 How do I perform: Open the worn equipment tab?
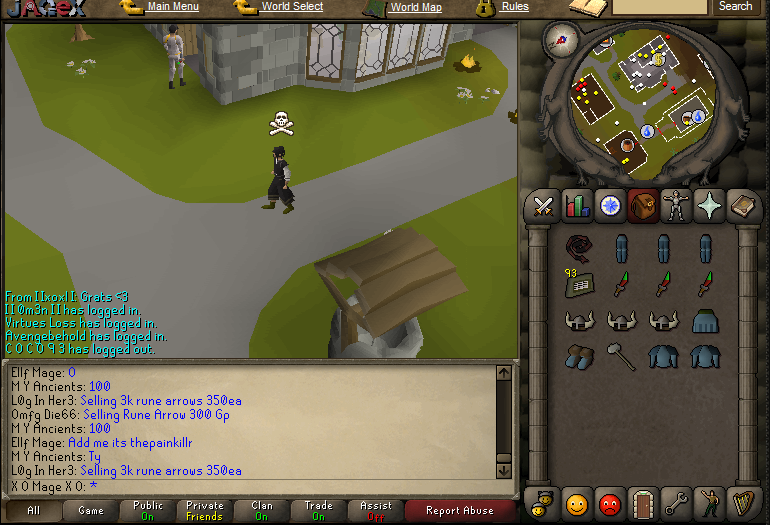click(x=677, y=206)
